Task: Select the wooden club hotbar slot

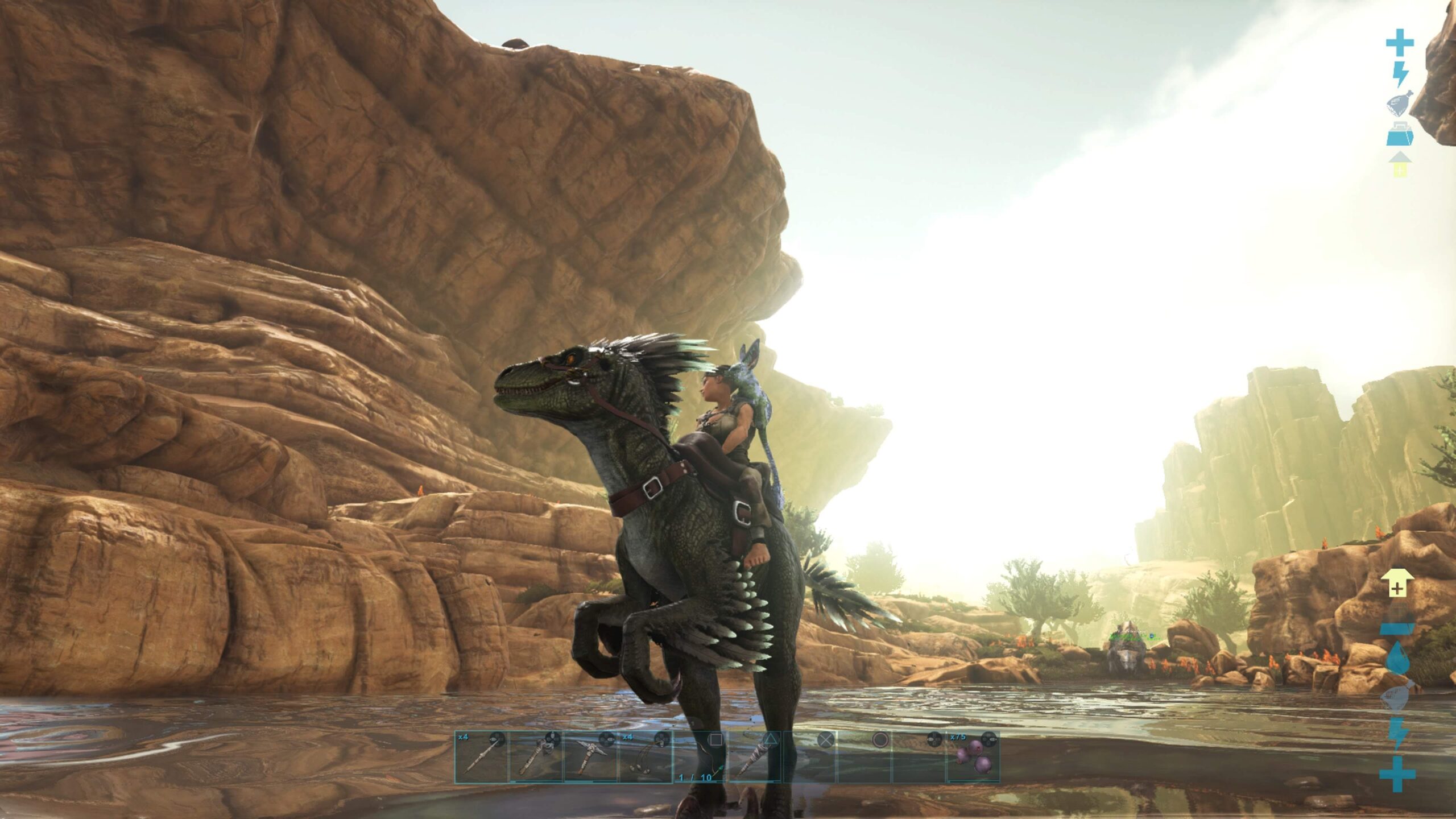Action: [754, 757]
